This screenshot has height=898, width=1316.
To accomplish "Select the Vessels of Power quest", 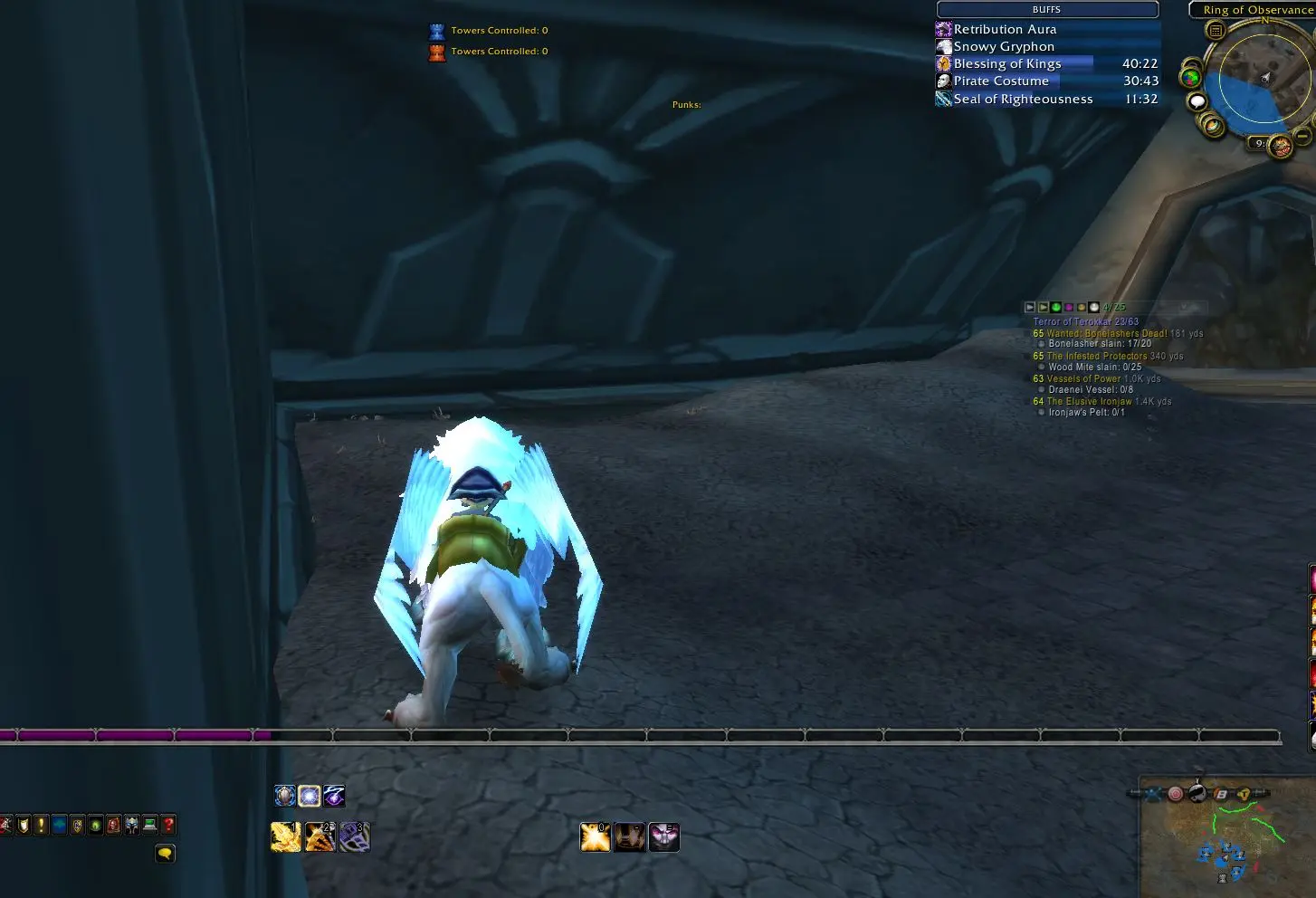I will [1083, 378].
